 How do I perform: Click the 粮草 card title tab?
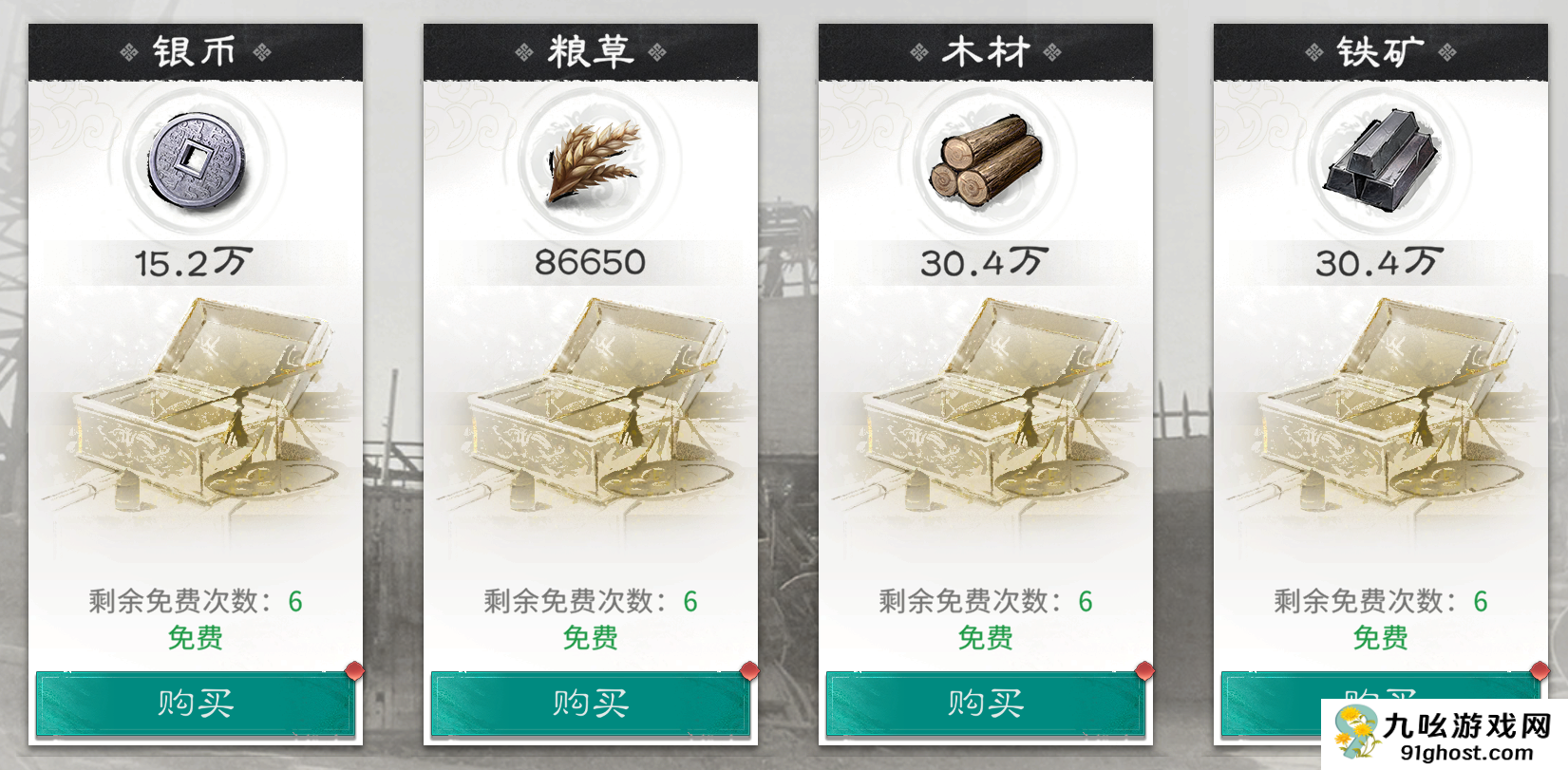tap(591, 50)
